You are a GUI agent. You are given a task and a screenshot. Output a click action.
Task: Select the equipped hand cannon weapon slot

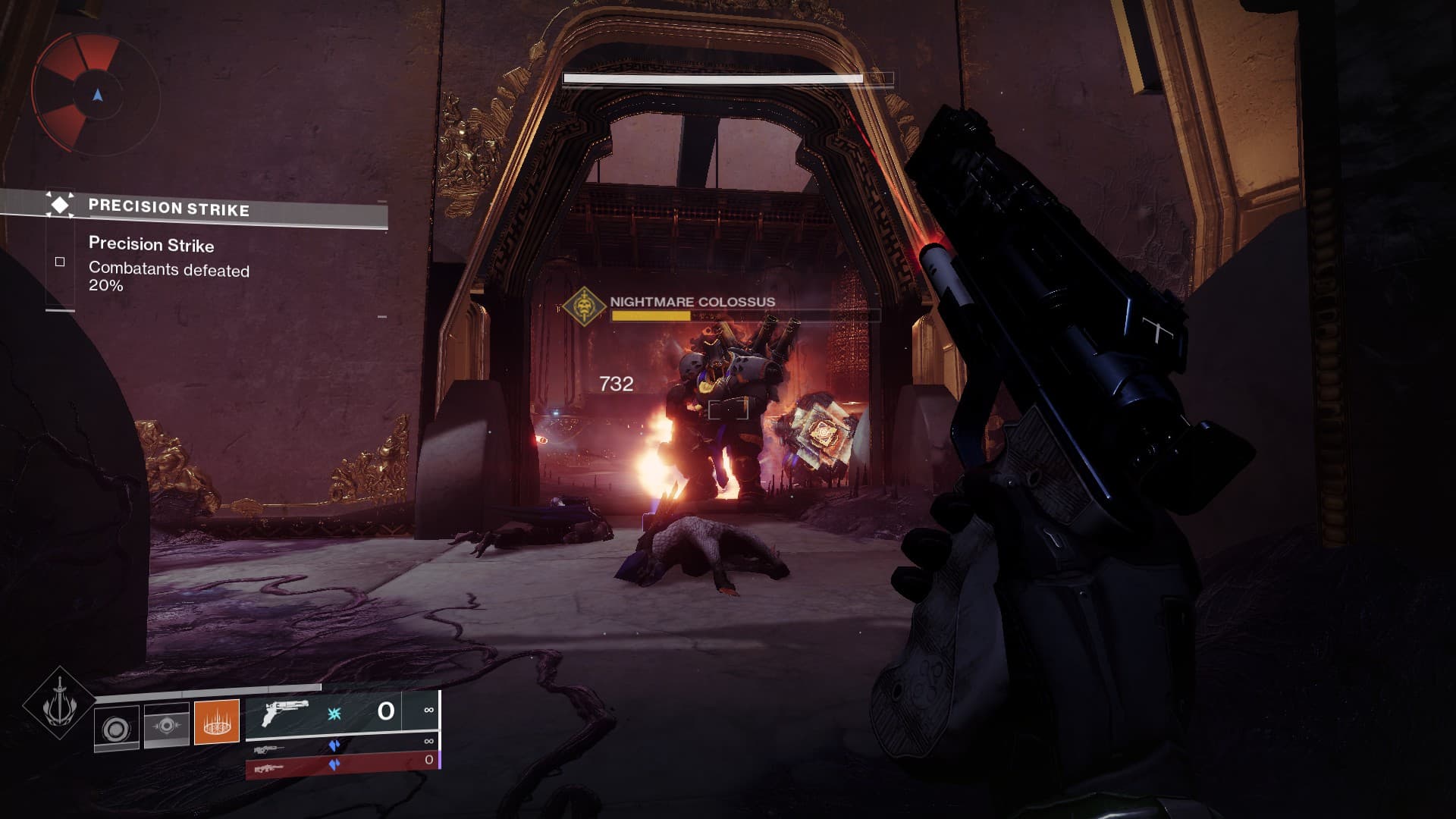[341, 712]
